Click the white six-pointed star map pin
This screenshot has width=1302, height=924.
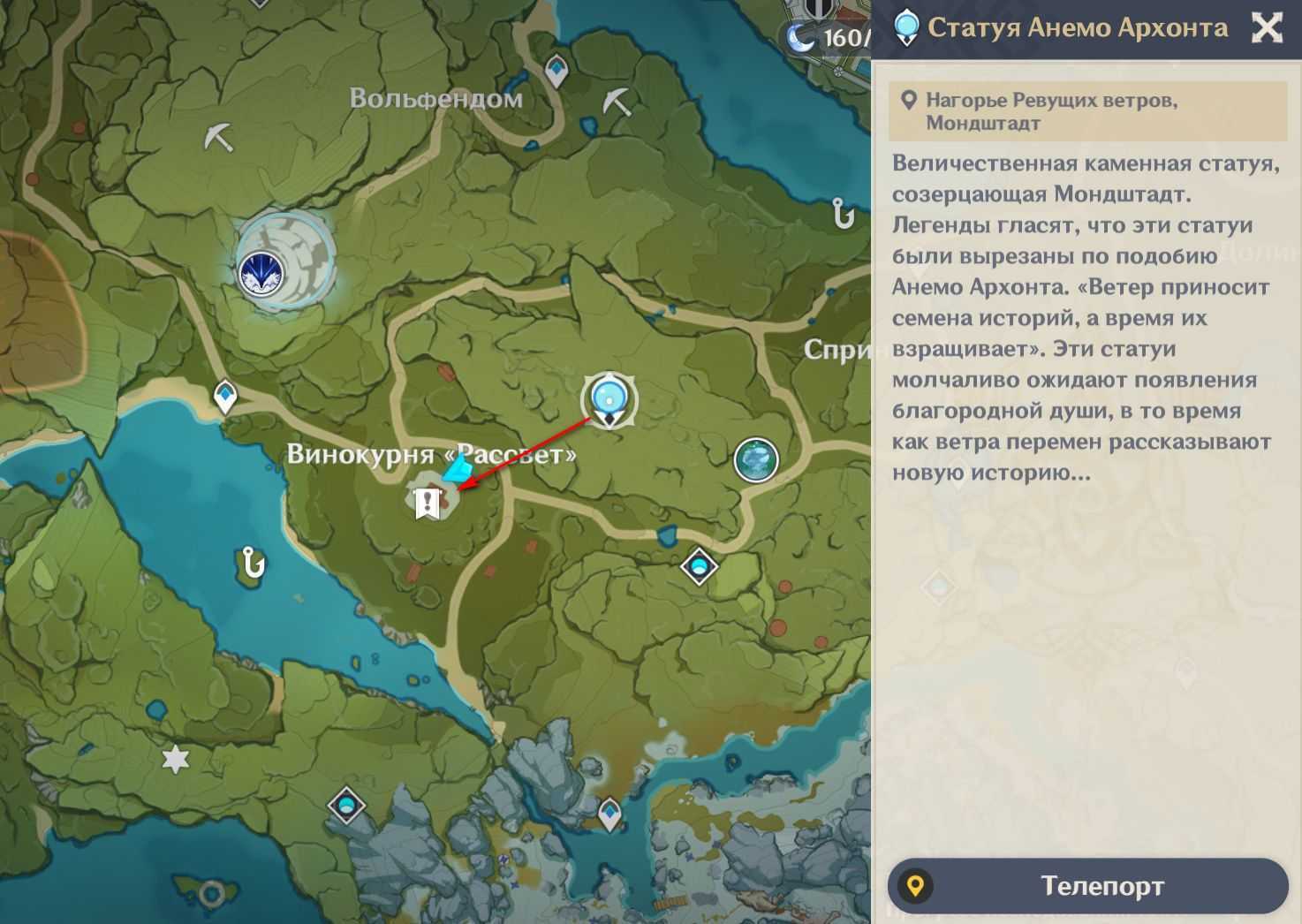pos(176,759)
